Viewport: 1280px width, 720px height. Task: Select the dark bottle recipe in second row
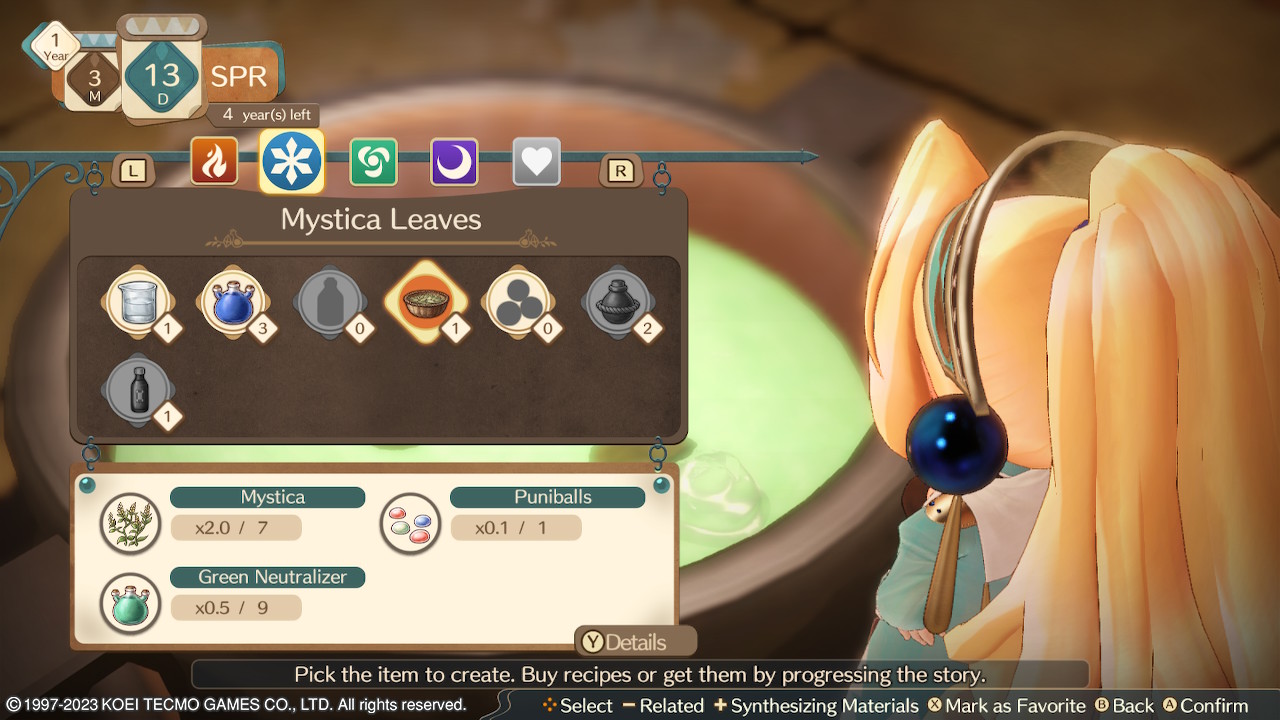pos(139,390)
